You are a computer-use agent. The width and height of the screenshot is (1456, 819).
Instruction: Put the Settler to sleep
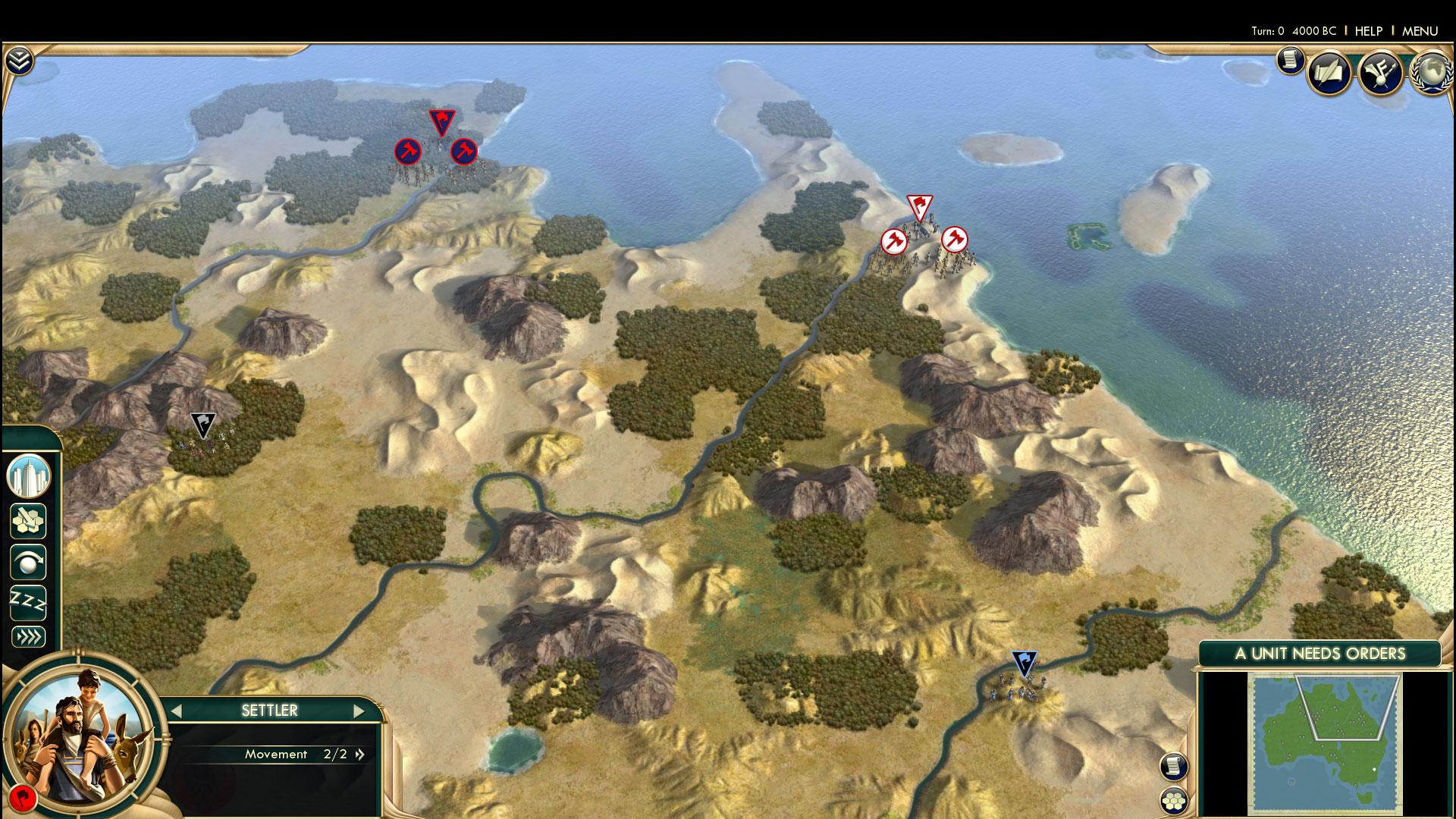(29, 602)
